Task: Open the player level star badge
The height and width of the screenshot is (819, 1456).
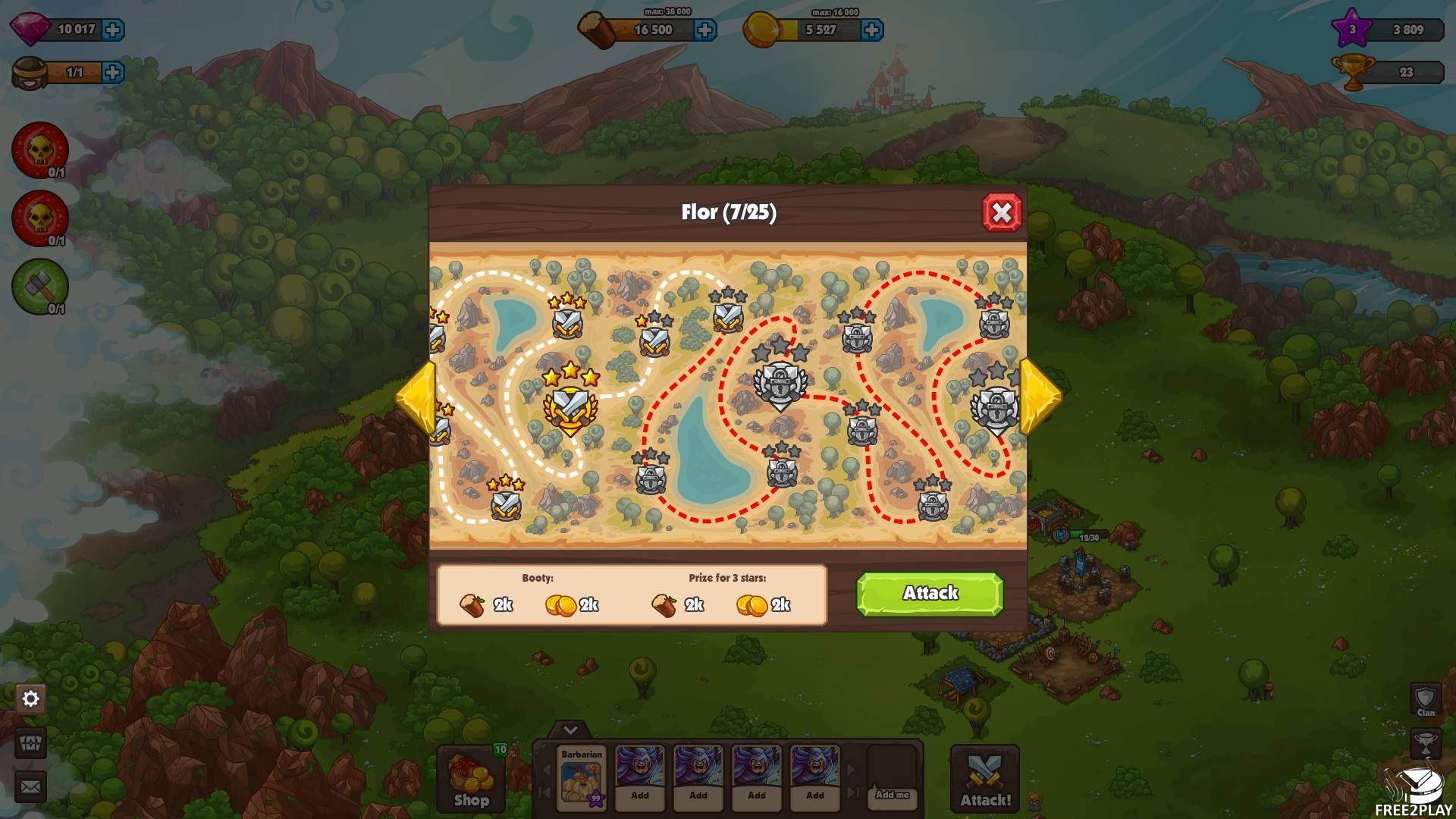Action: click(x=1352, y=30)
